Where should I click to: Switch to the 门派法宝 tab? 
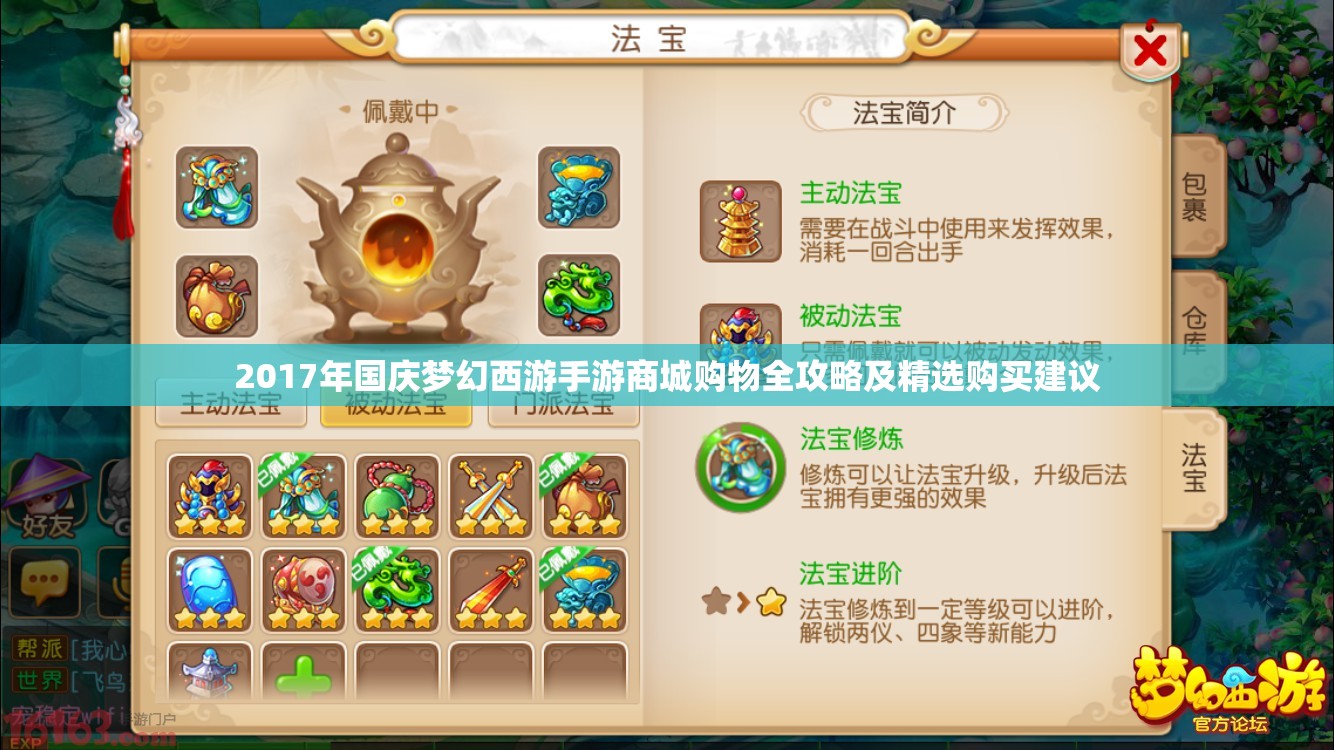click(561, 403)
